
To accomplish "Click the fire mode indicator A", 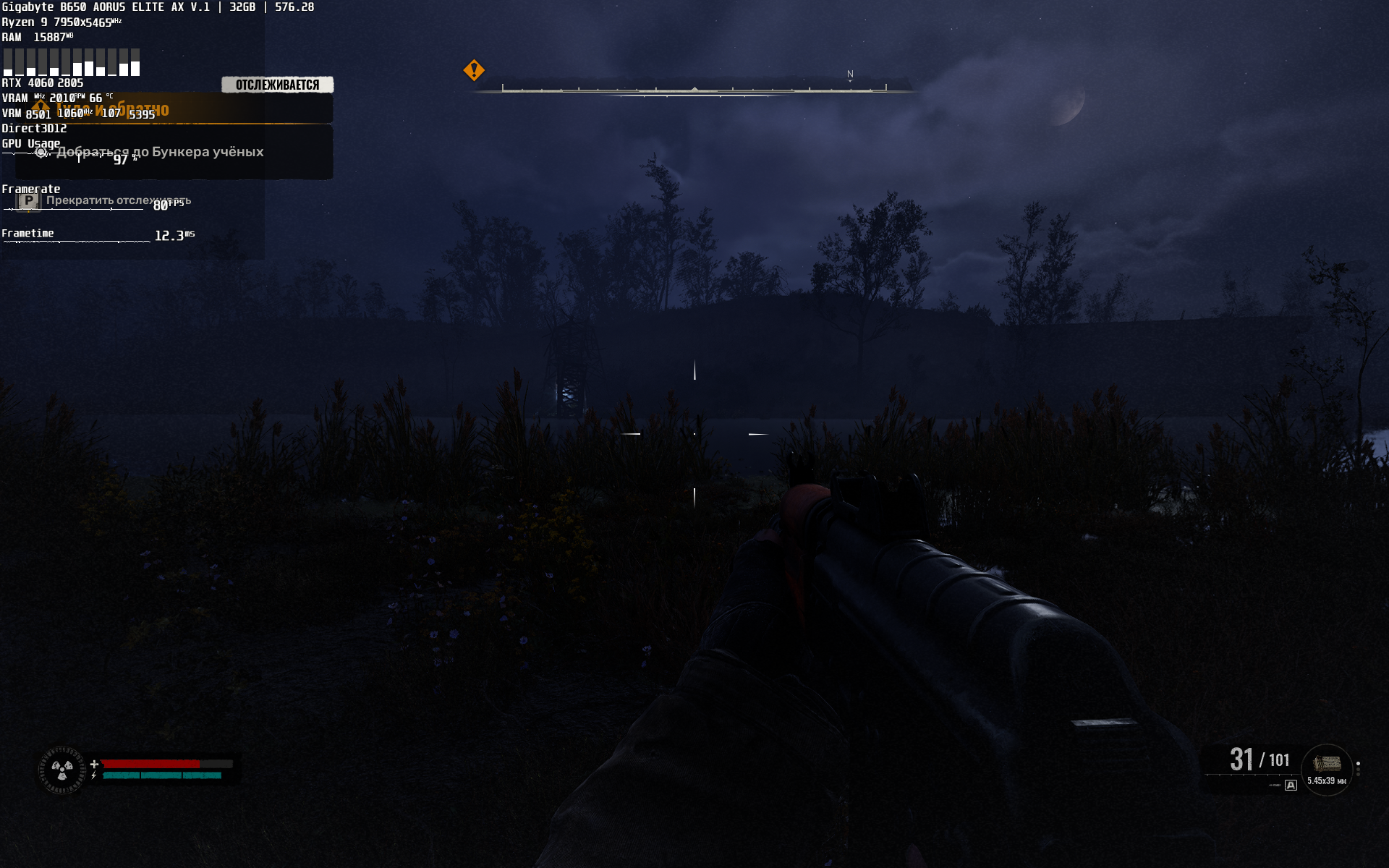I will point(1291,785).
